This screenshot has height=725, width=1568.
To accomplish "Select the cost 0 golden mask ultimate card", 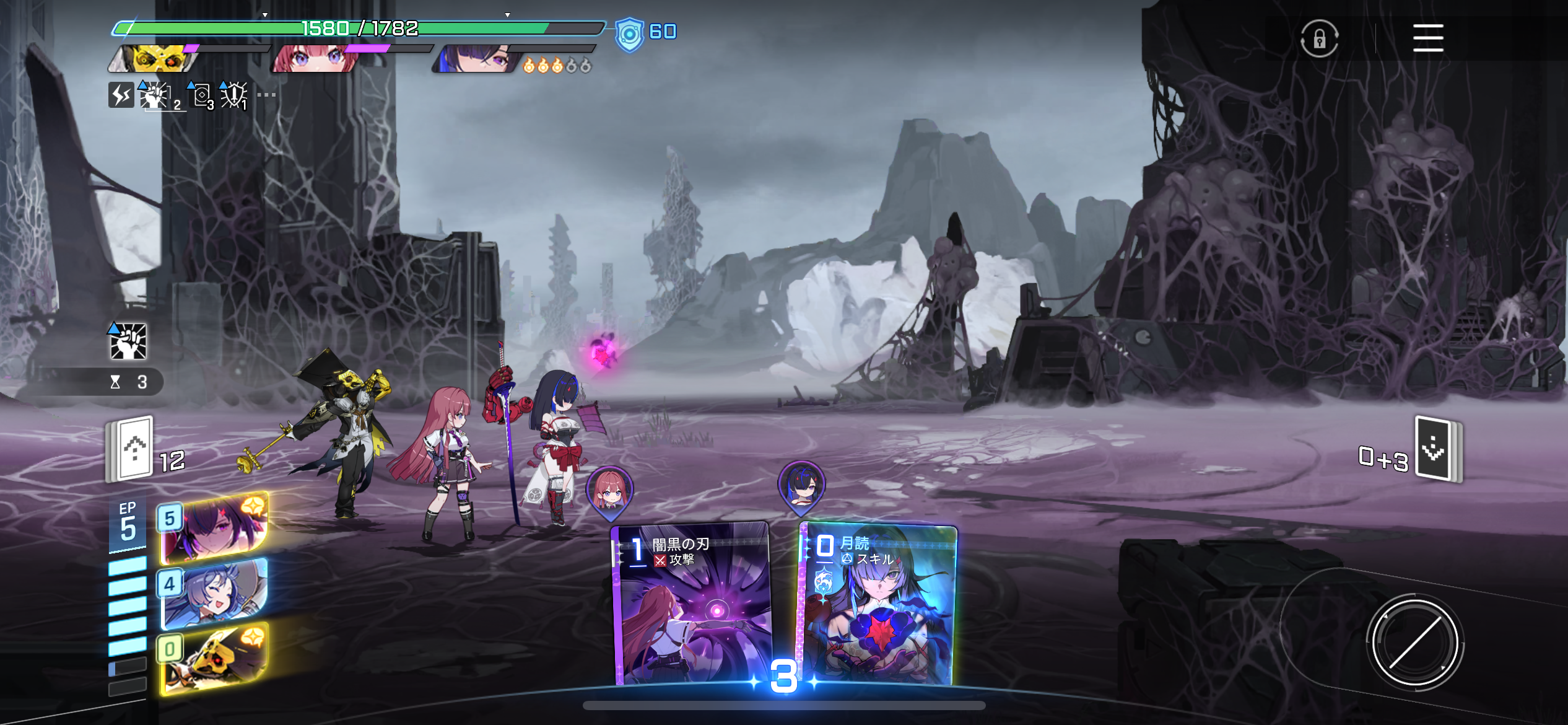I will coord(214,659).
